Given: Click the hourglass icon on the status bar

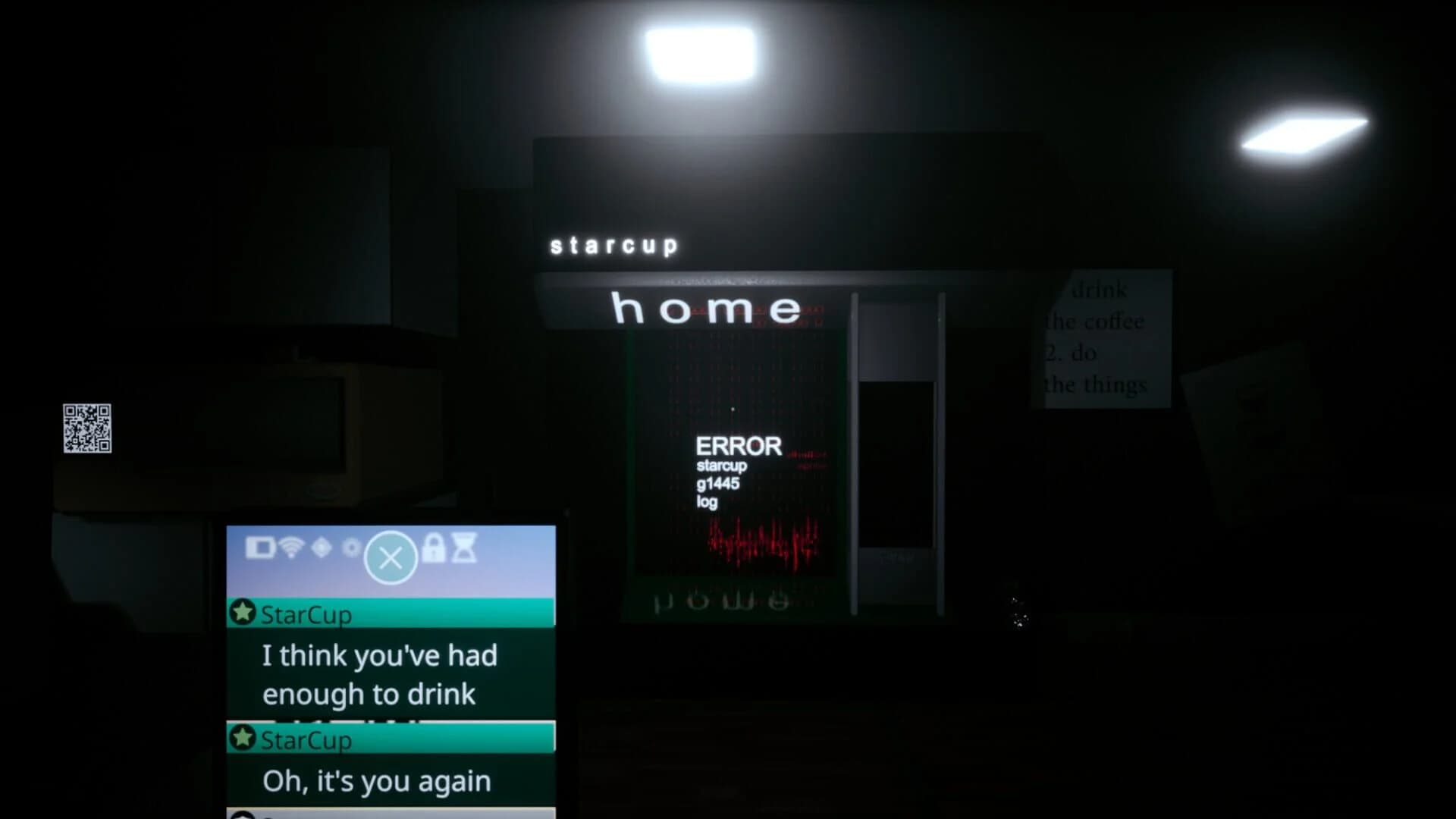Looking at the screenshot, I should [463, 548].
